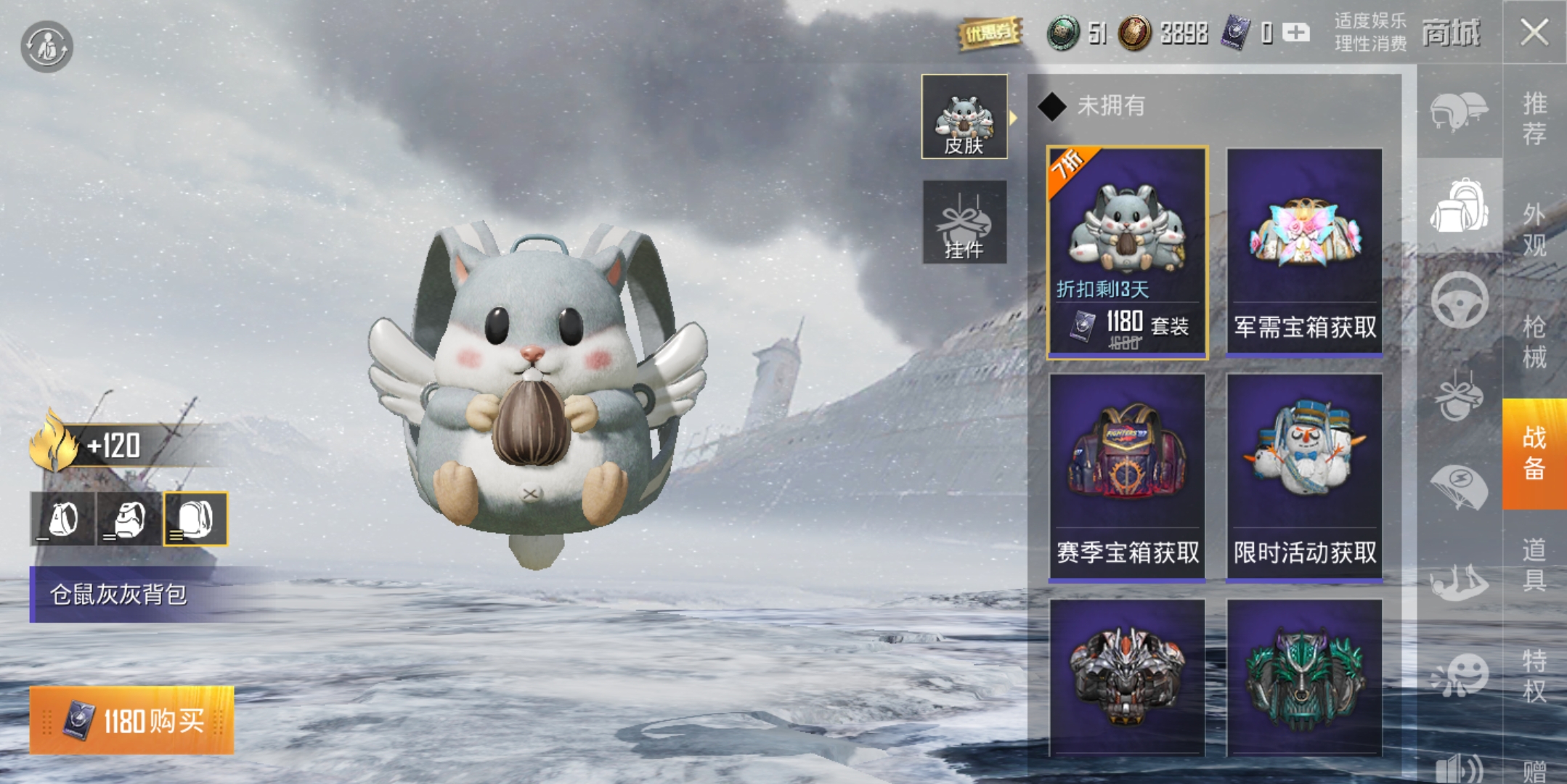Image resolution: width=1567 pixels, height=784 pixels.
Task: Toggle the character preview rotate icon
Action: tap(46, 46)
